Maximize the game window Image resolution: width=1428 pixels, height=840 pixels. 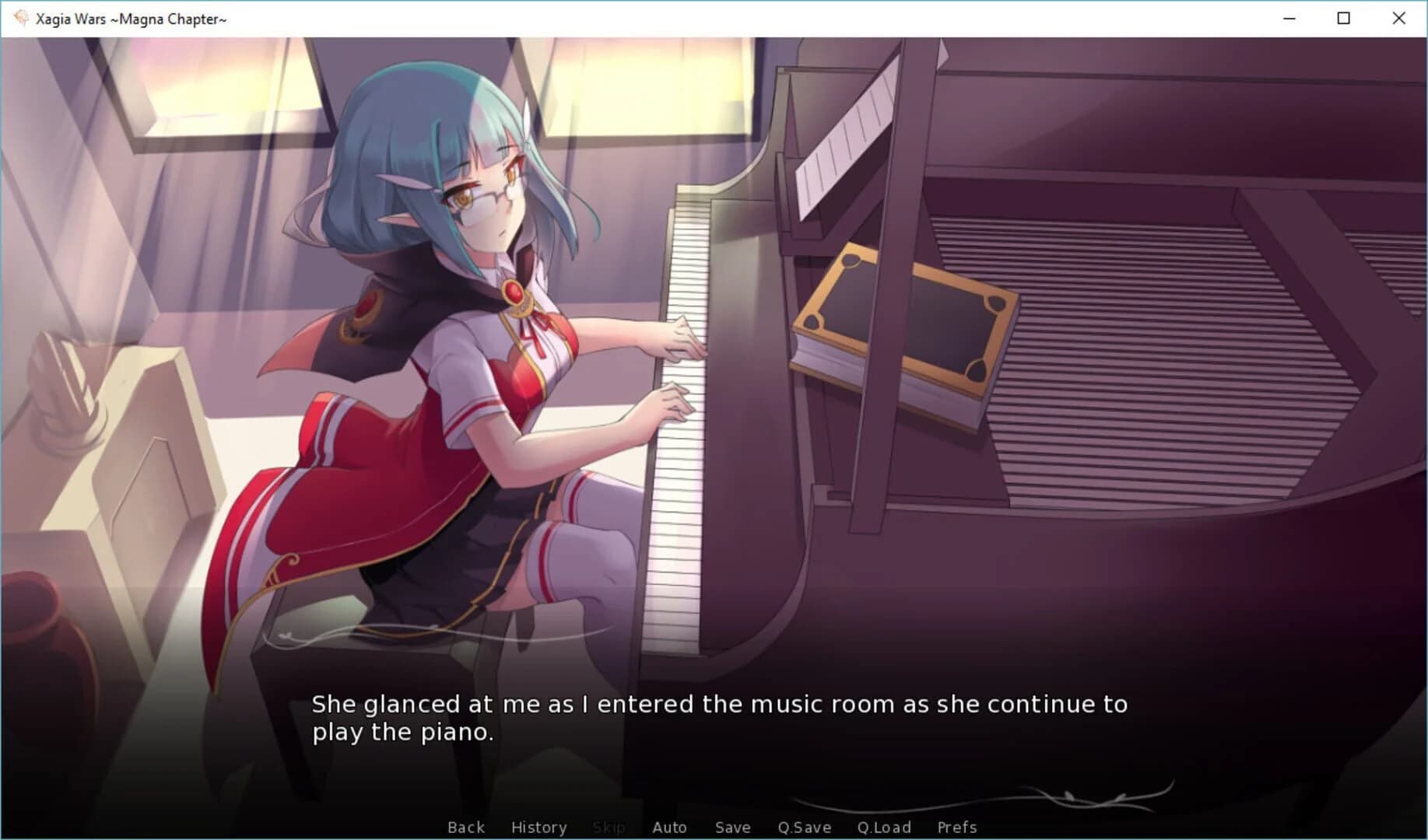(x=1343, y=18)
